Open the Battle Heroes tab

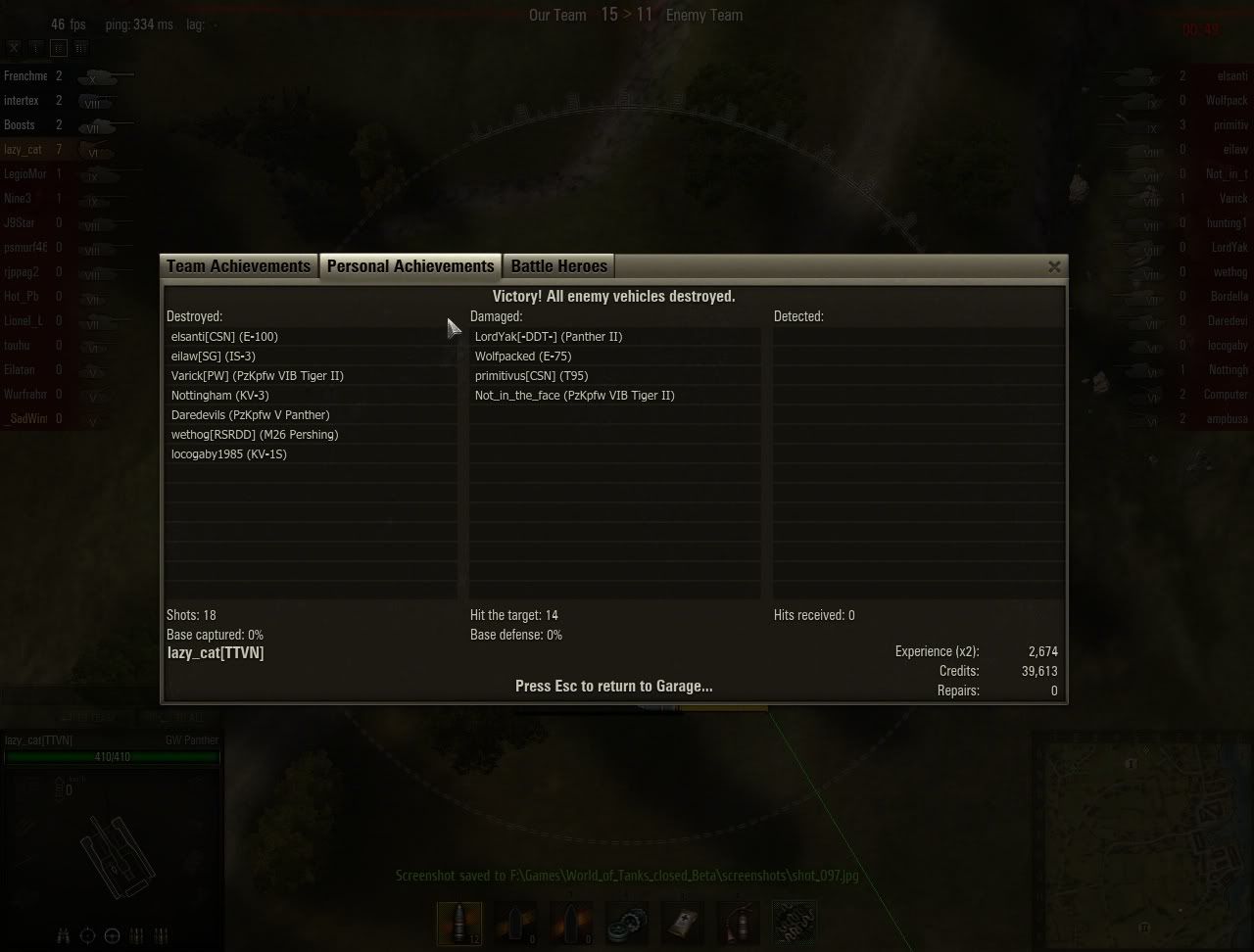click(559, 266)
